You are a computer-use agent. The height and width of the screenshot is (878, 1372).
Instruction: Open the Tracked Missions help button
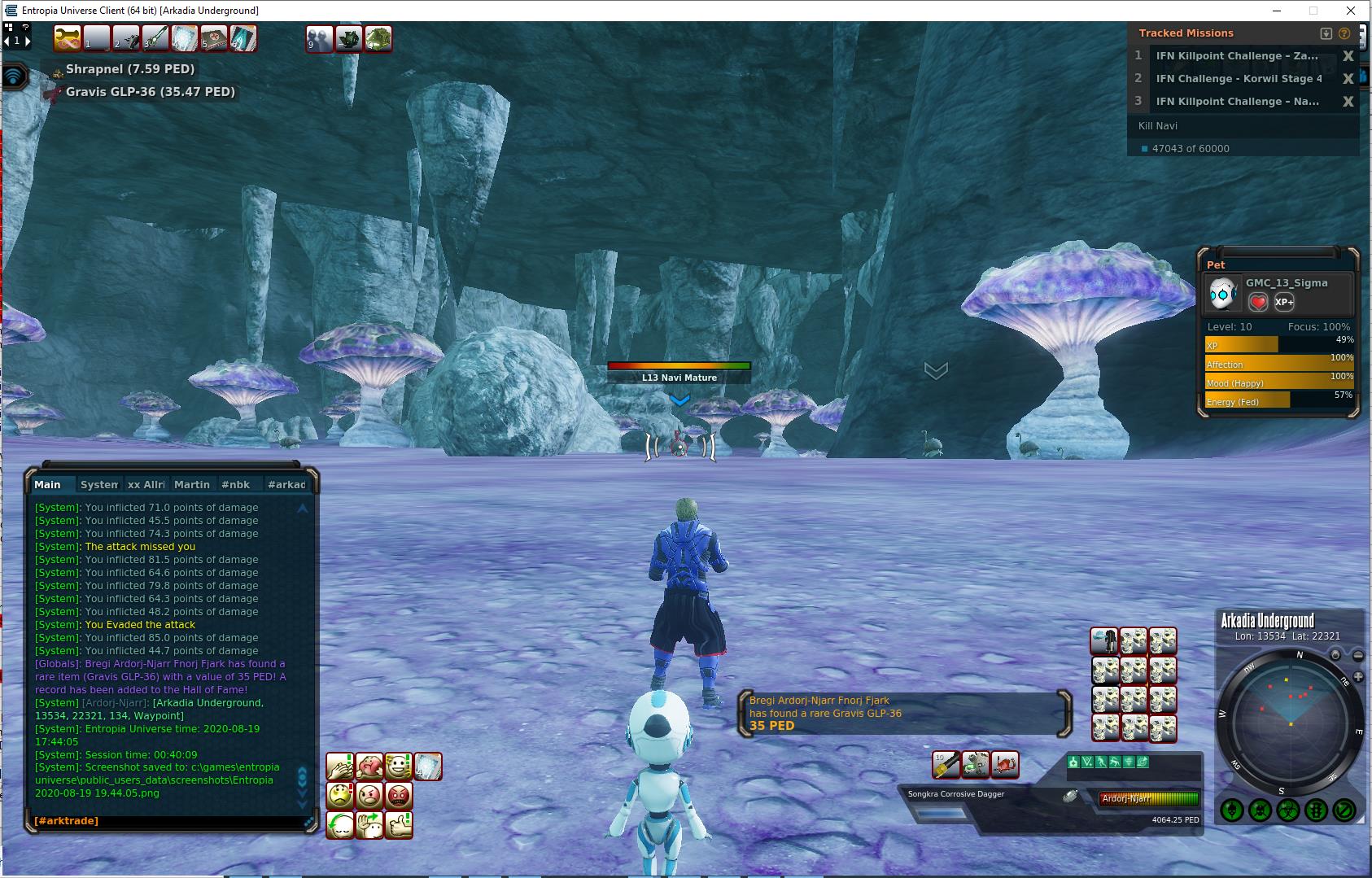tap(1344, 33)
